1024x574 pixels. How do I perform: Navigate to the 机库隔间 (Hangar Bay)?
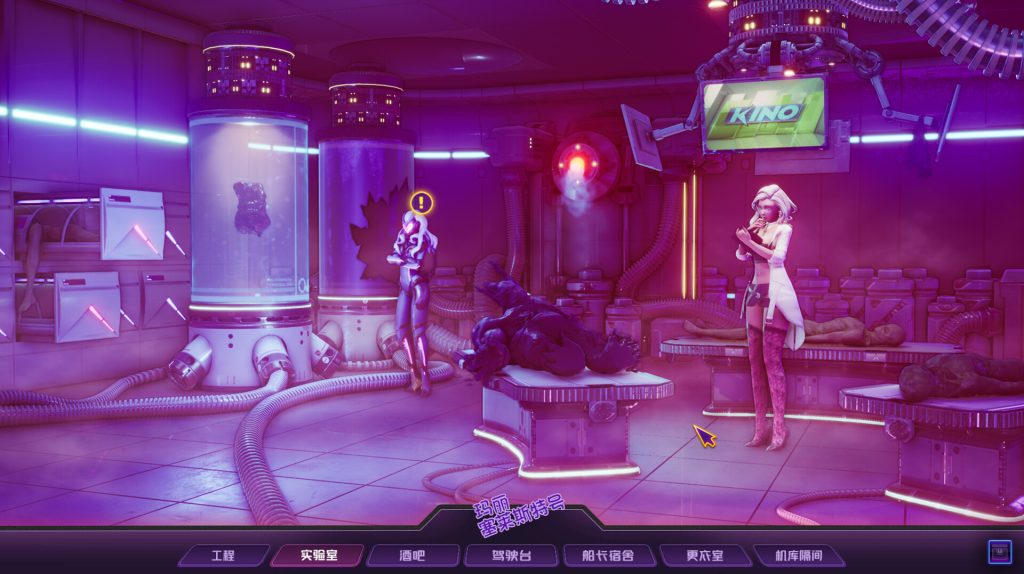pyautogui.click(x=796, y=555)
